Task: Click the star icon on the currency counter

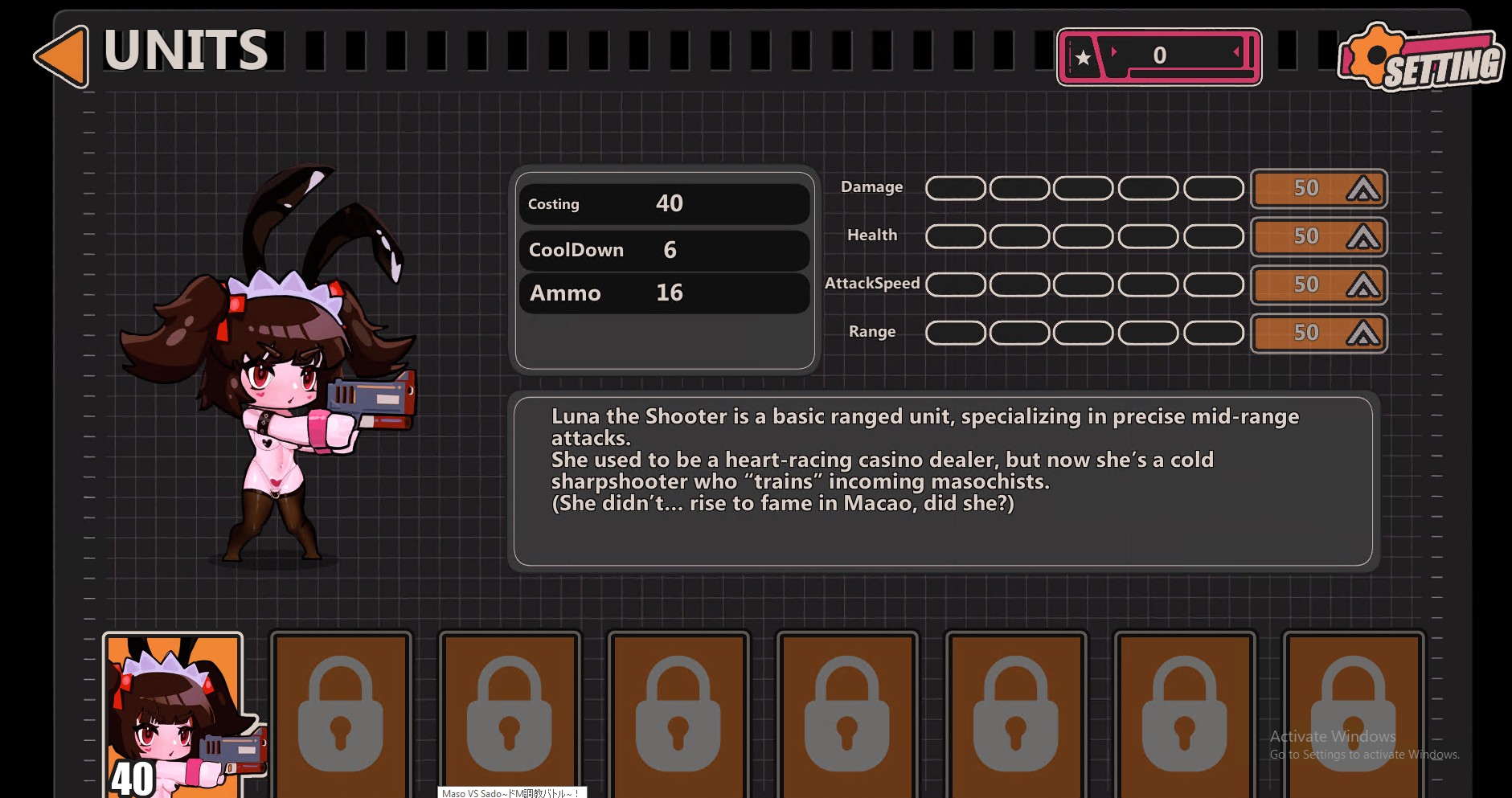Action: click(x=1084, y=56)
